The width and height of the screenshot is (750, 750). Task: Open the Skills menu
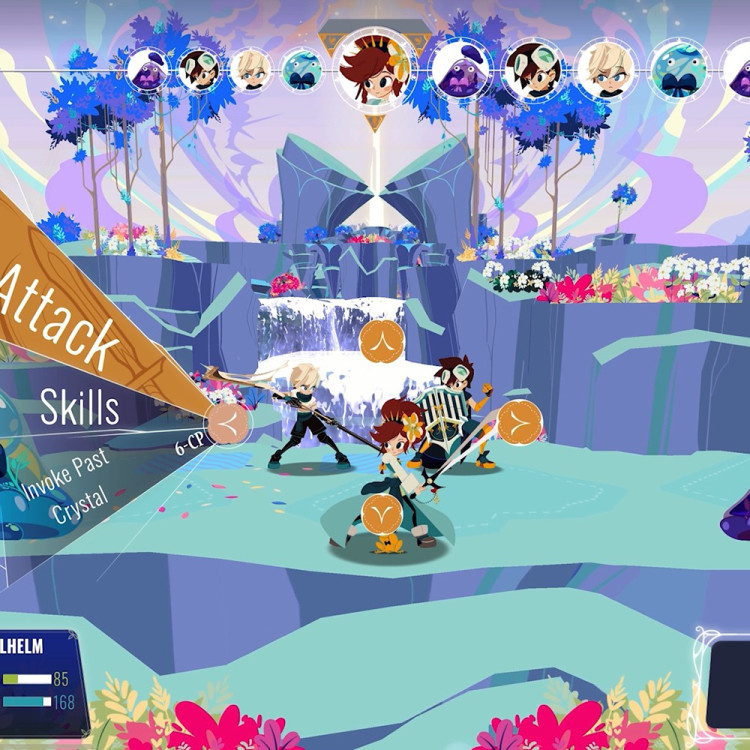pyautogui.click(x=80, y=407)
